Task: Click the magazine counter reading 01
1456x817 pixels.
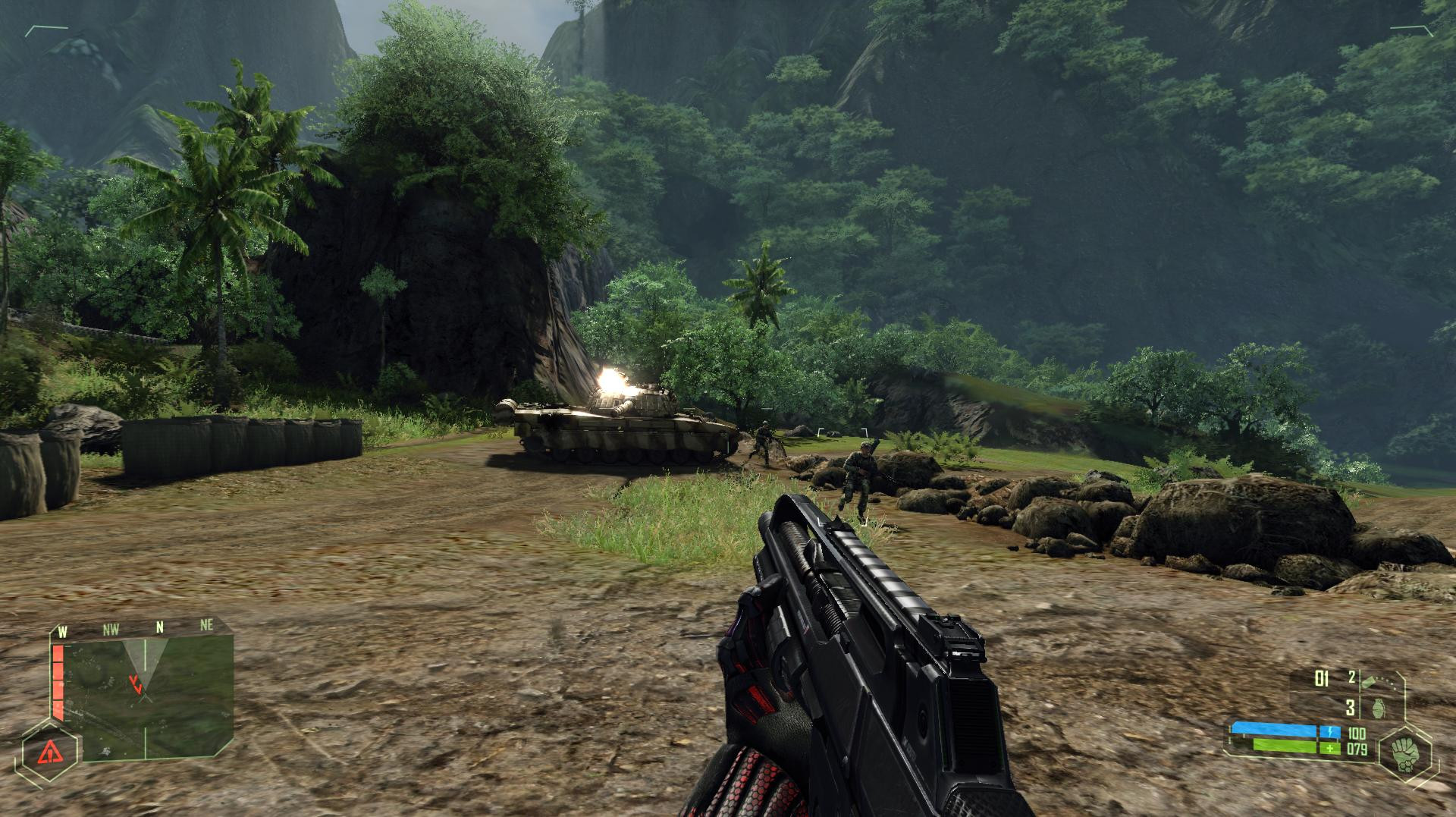Action: coord(1320,679)
